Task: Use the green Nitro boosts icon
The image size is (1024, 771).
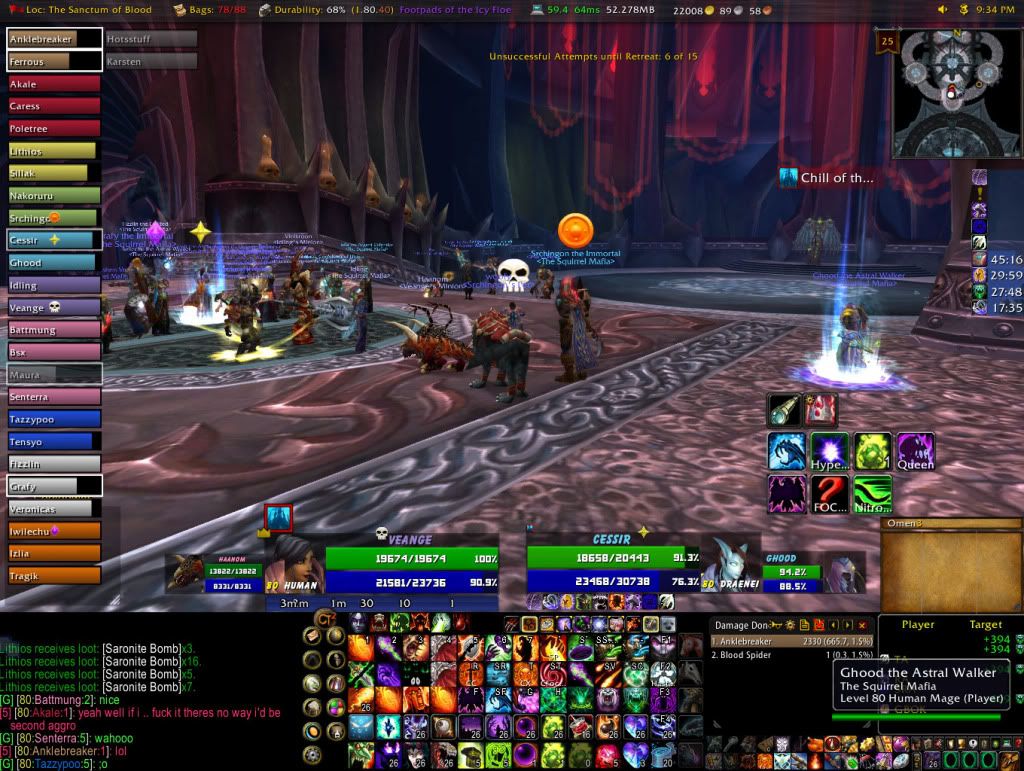Action: 872,495
